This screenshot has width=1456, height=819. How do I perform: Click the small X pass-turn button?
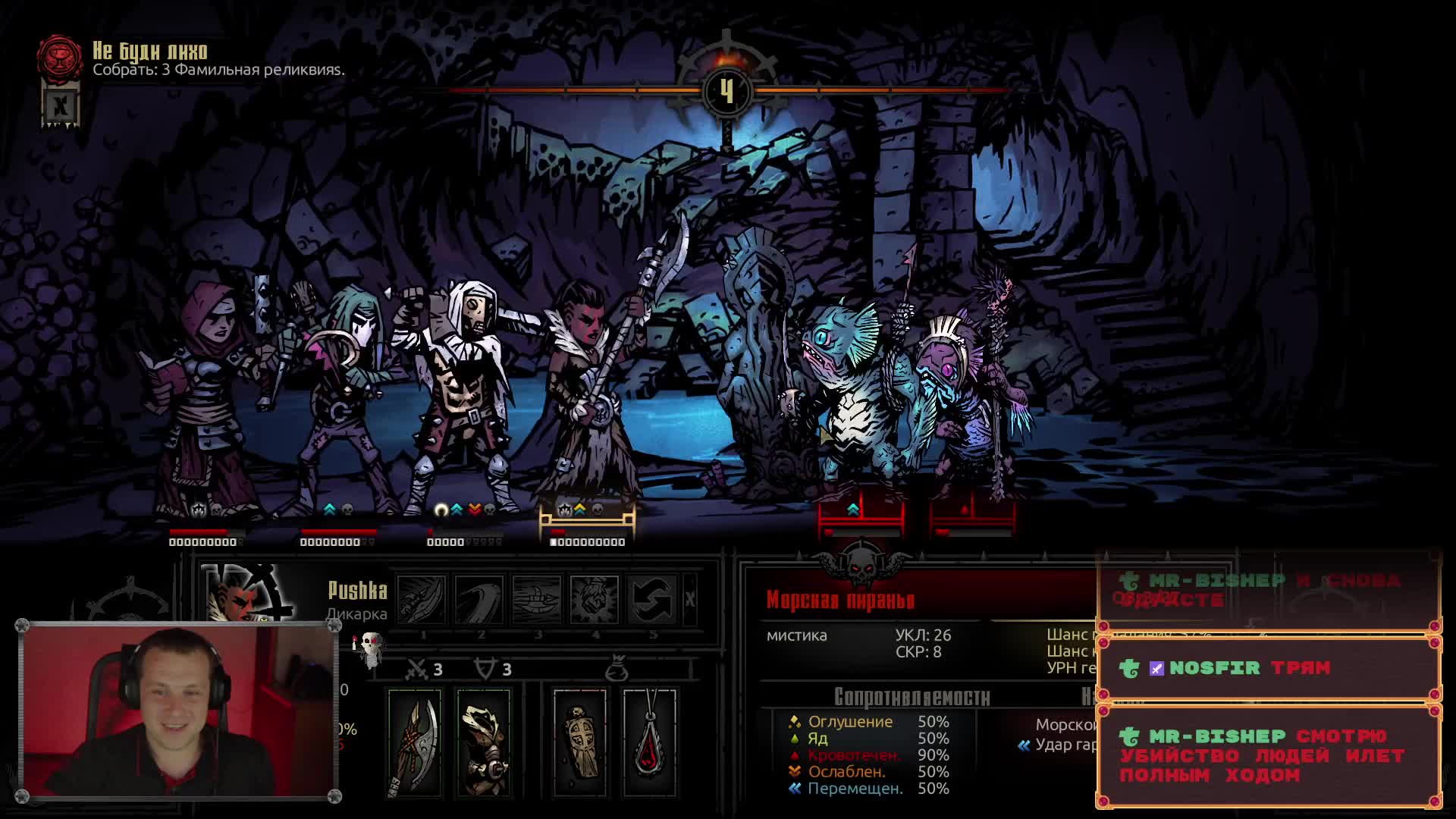tap(689, 600)
